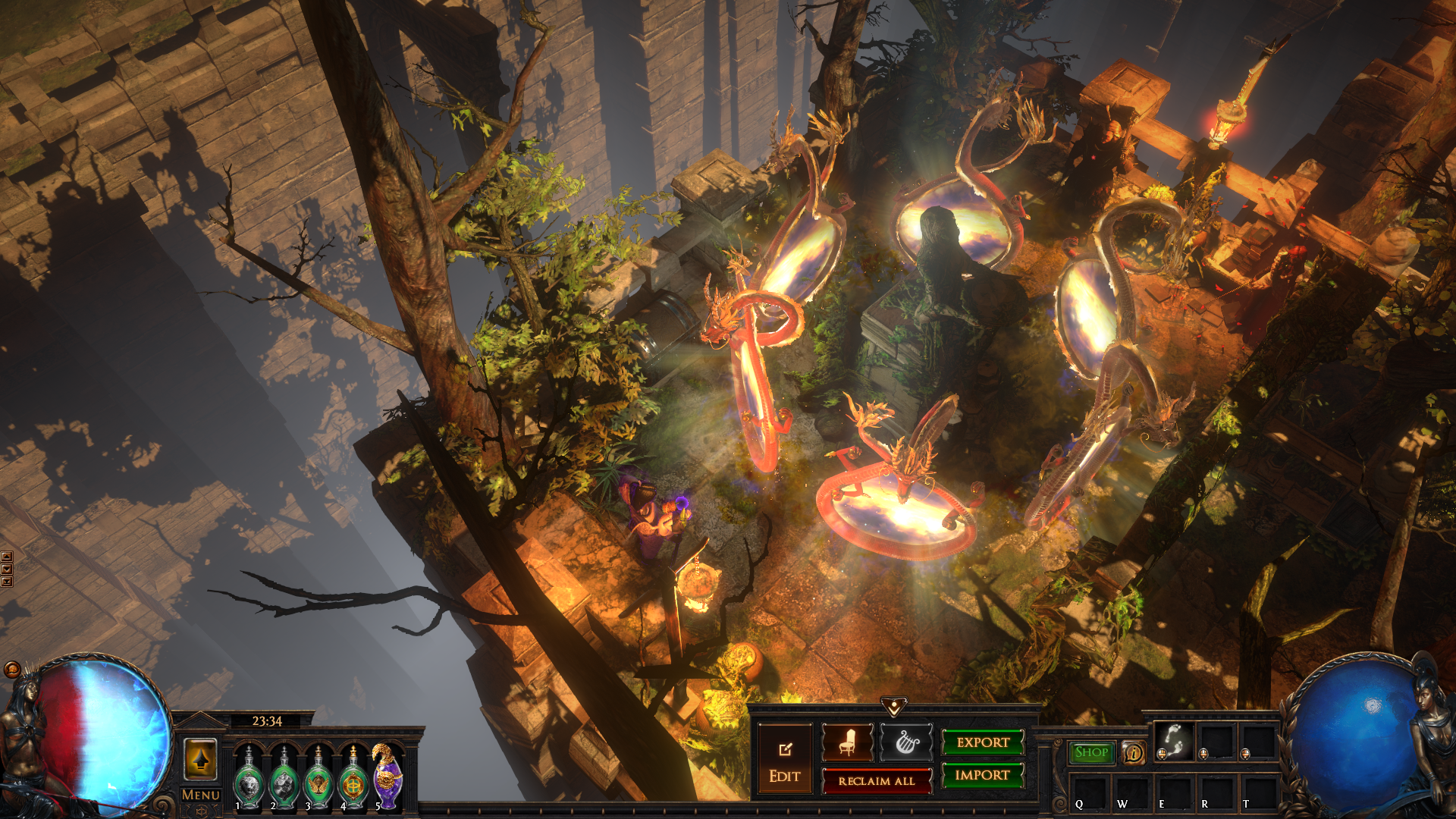Open the Menu button
Image resolution: width=1456 pixels, height=819 pixels.
coord(201,795)
